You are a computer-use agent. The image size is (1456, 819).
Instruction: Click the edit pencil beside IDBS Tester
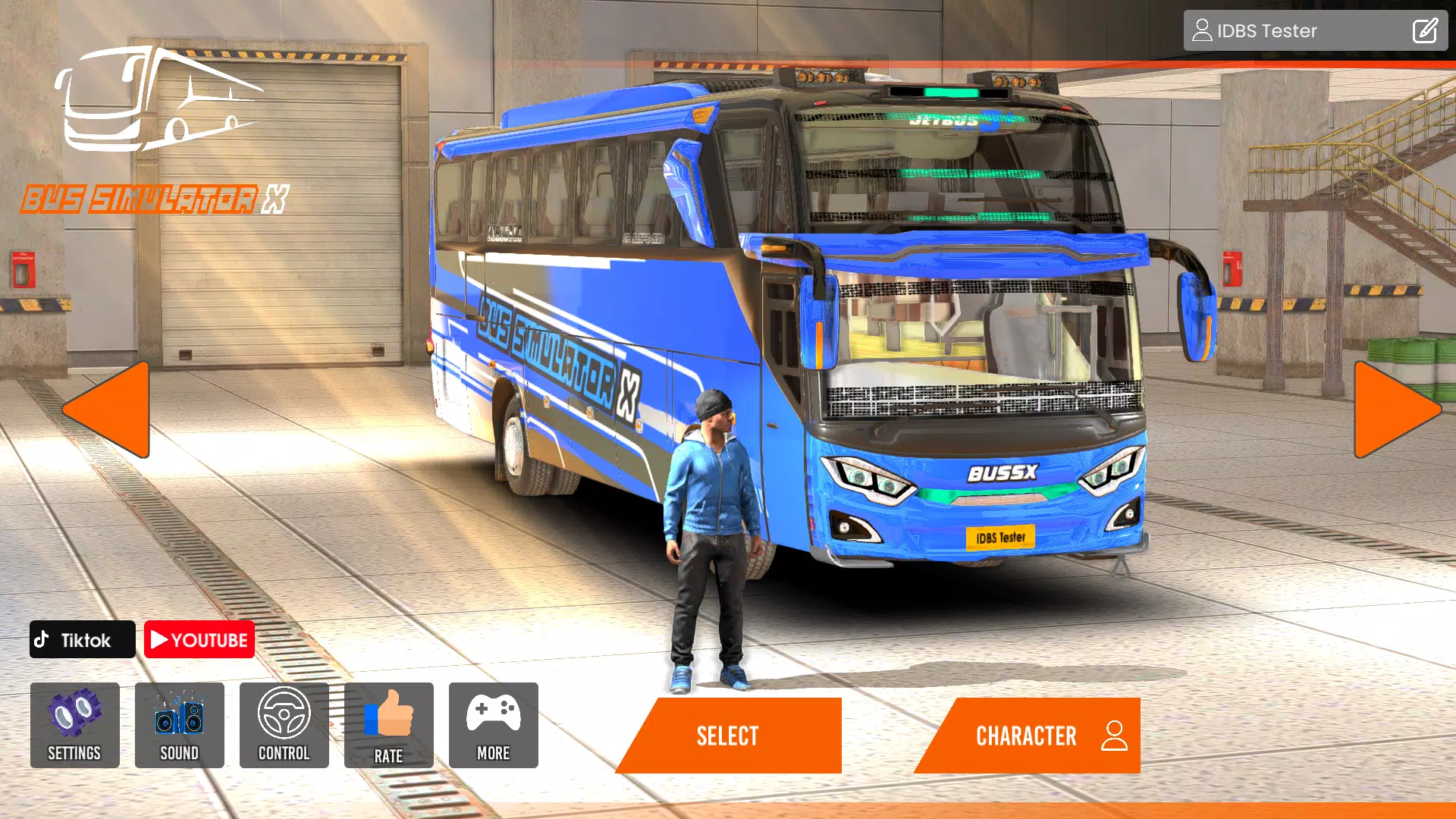click(x=1425, y=30)
